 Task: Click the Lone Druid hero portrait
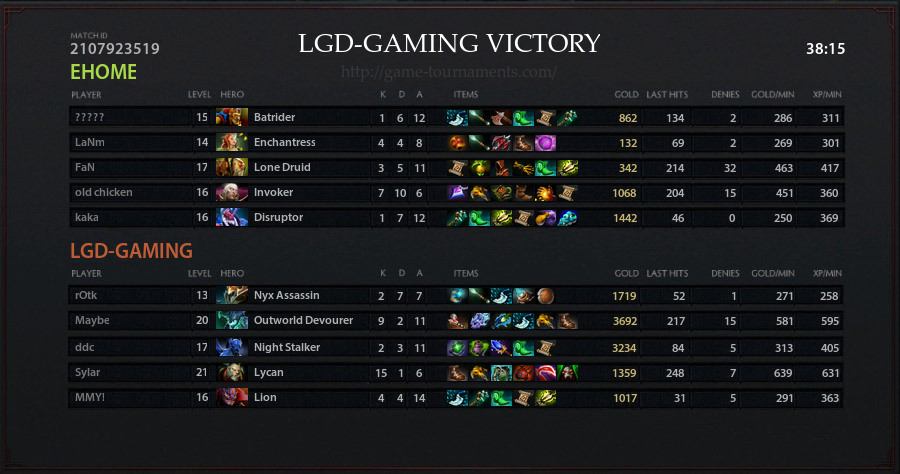coord(232,167)
